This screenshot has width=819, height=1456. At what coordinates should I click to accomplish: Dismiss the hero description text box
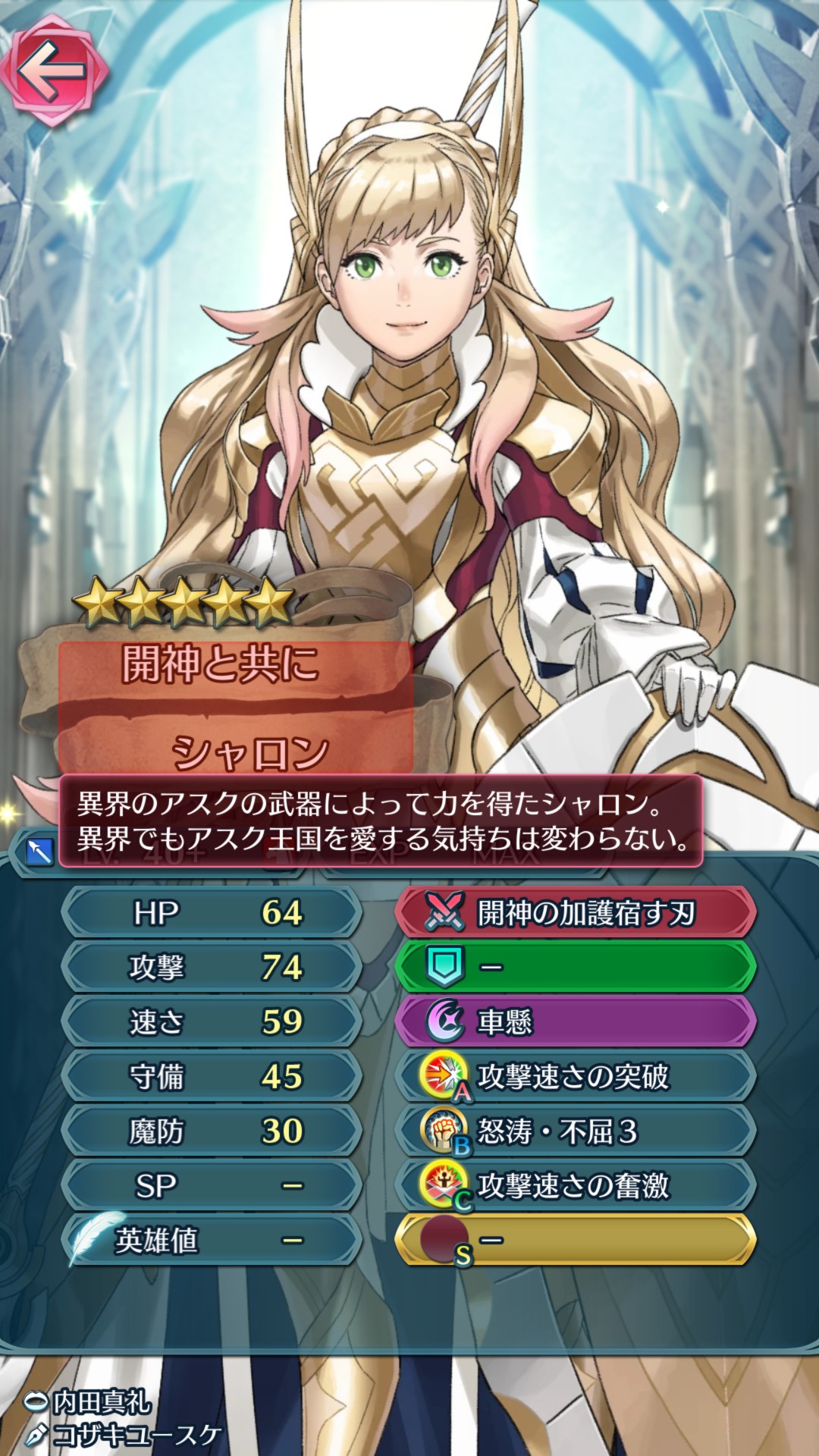pyautogui.click(x=381, y=821)
